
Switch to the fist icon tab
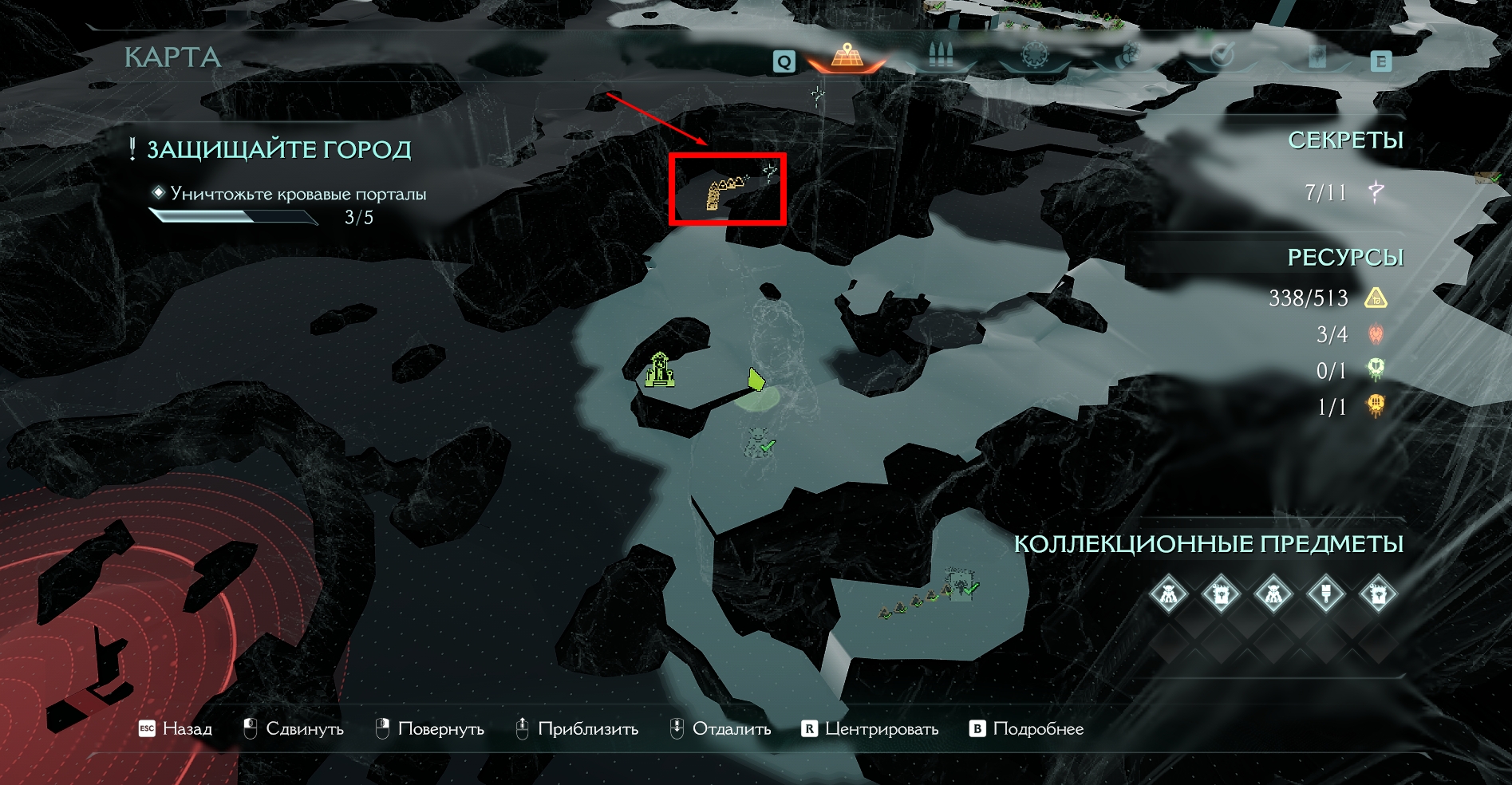click(1128, 56)
